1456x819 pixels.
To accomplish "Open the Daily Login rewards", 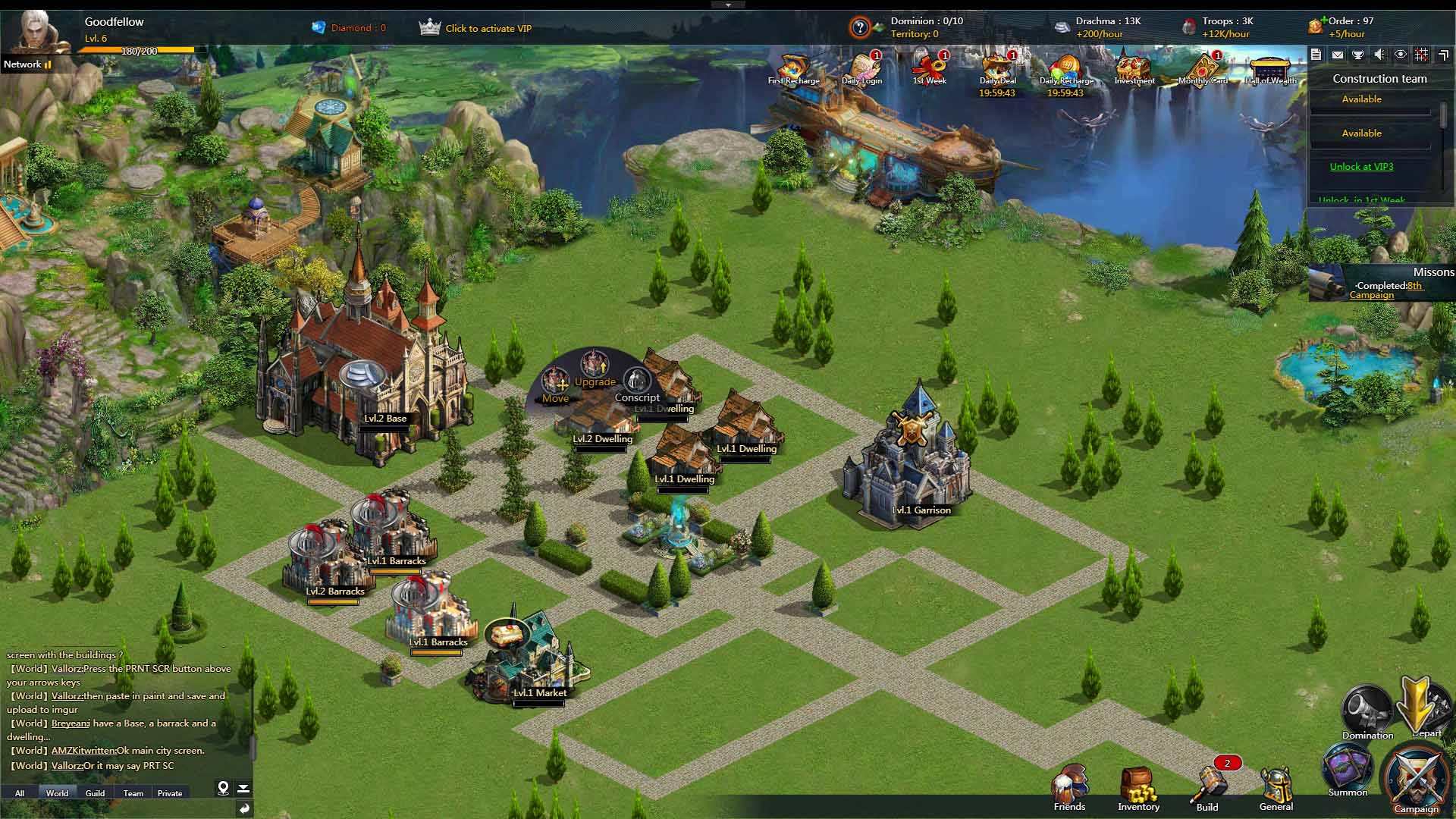I will (x=861, y=68).
